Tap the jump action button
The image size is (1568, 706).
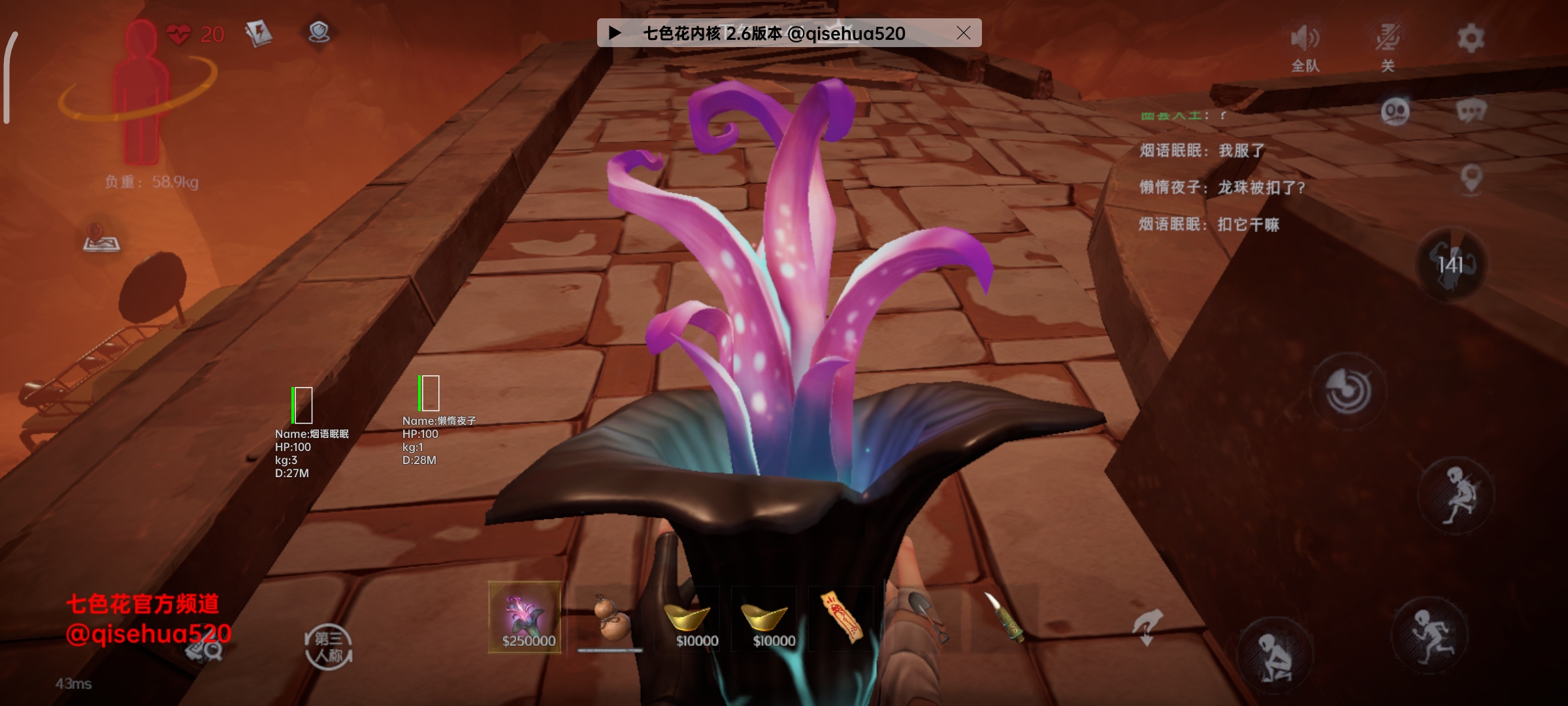click(x=1456, y=496)
